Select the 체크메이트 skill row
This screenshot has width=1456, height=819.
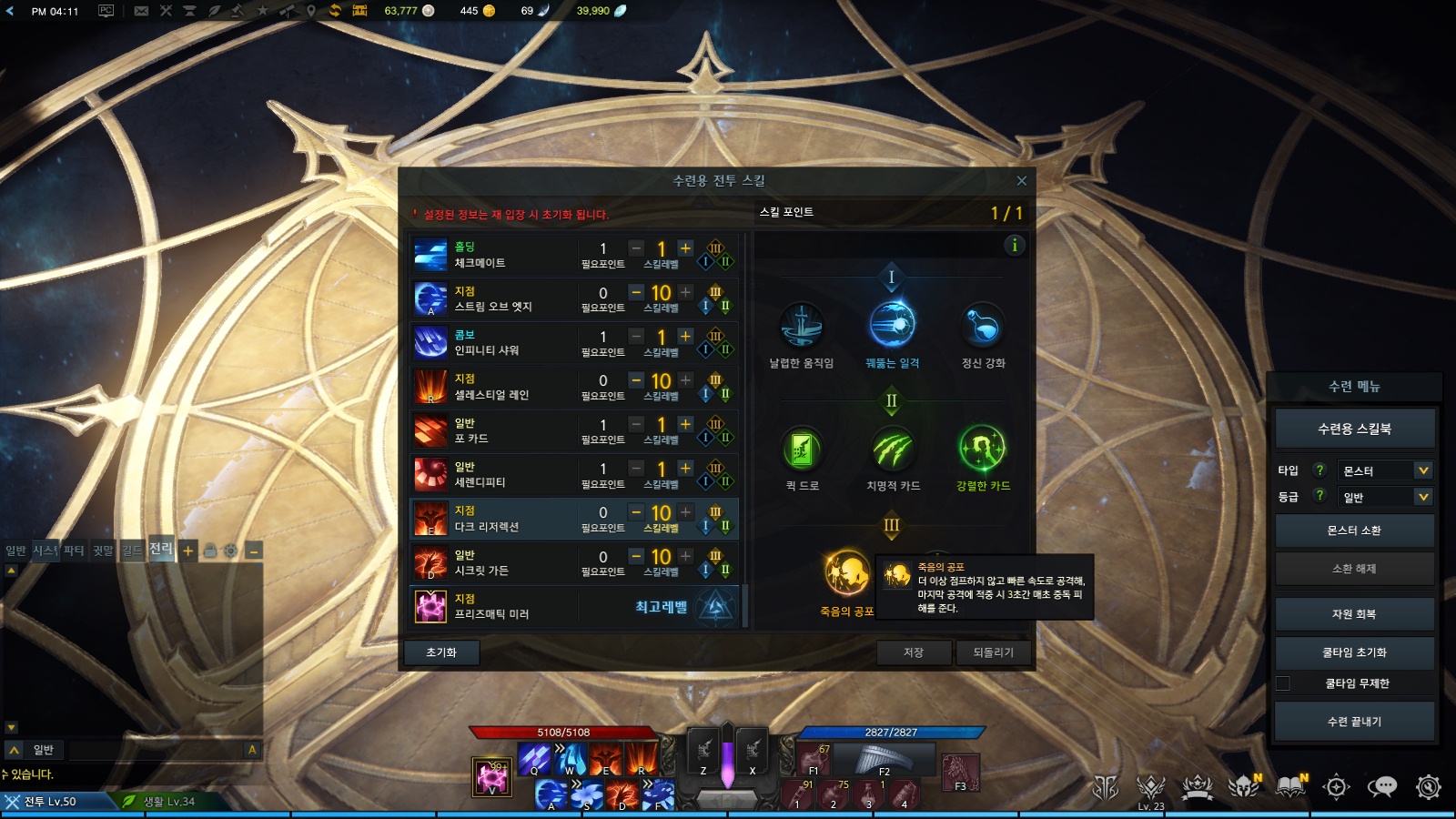point(491,255)
